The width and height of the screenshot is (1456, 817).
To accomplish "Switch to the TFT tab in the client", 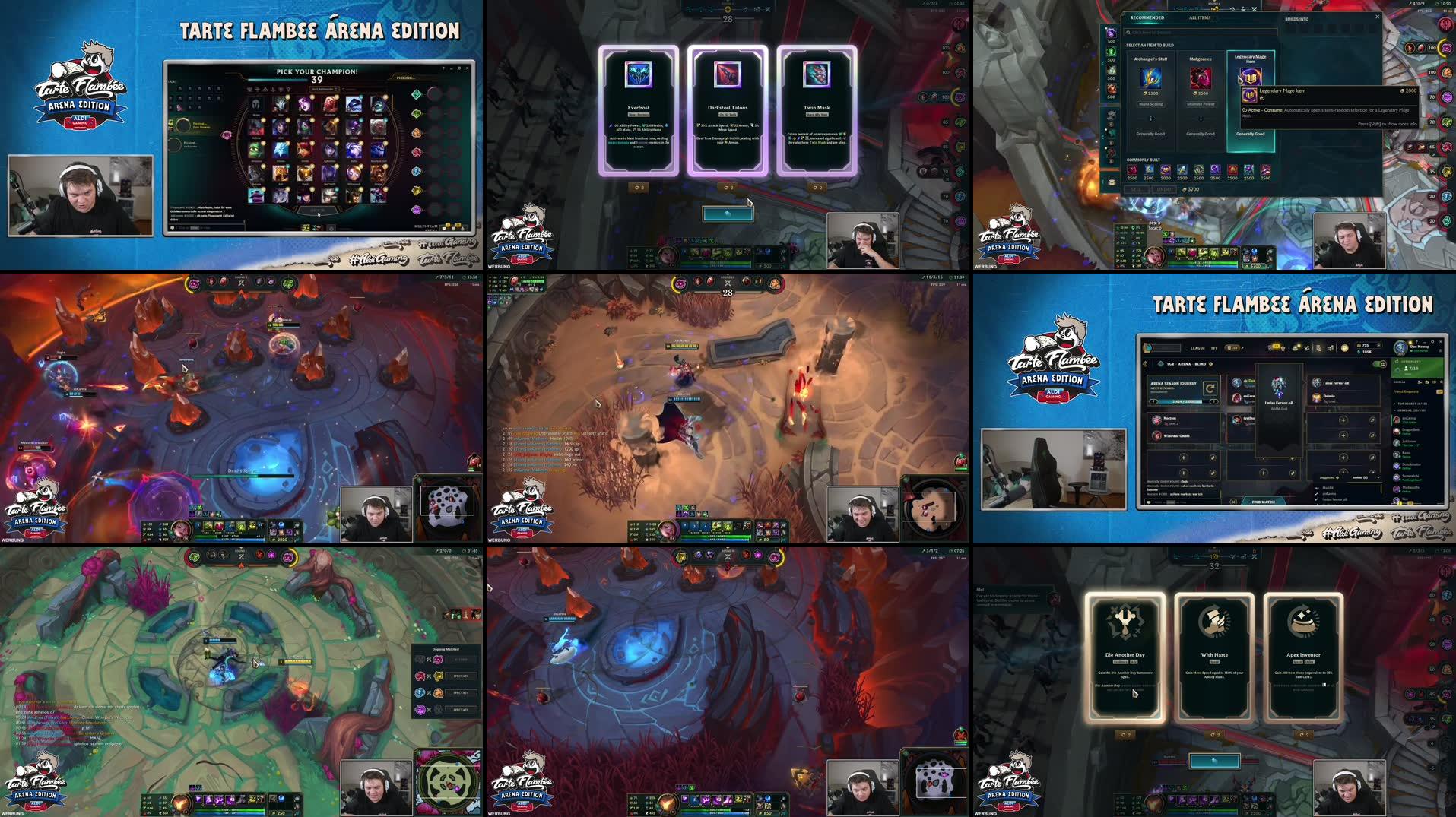I will click(x=1214, y=348).
